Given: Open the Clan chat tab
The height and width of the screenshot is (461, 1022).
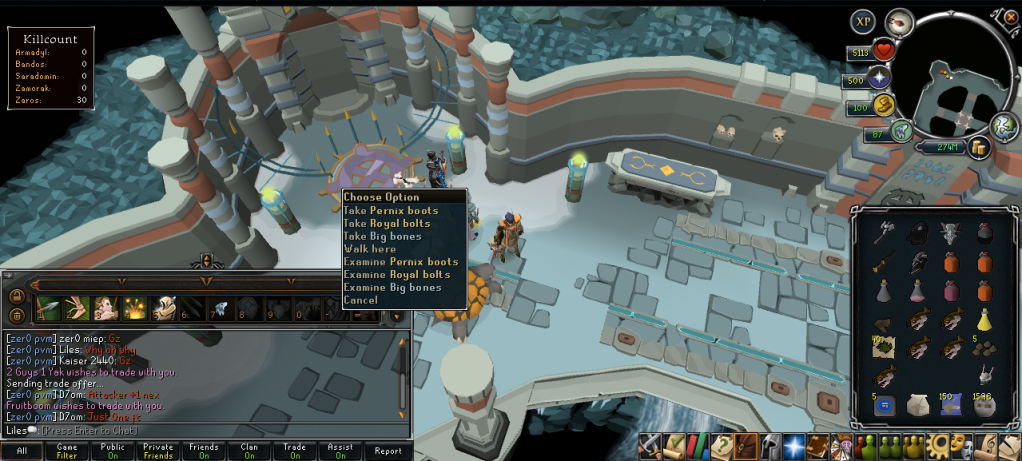Looking at the screenshot, I should (250, 451).
